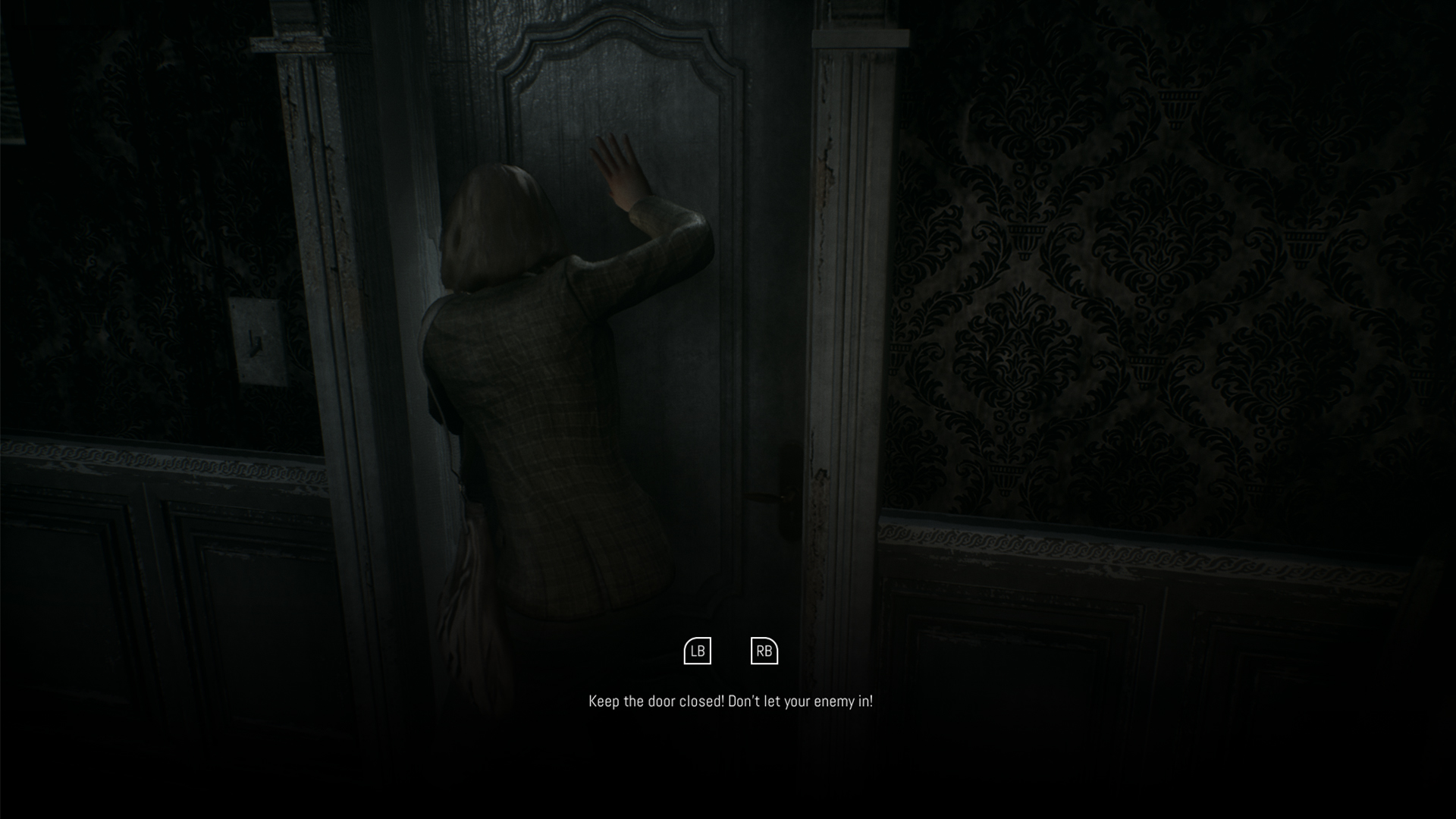Select the RB controller glyph above the tutorial text

764,651
